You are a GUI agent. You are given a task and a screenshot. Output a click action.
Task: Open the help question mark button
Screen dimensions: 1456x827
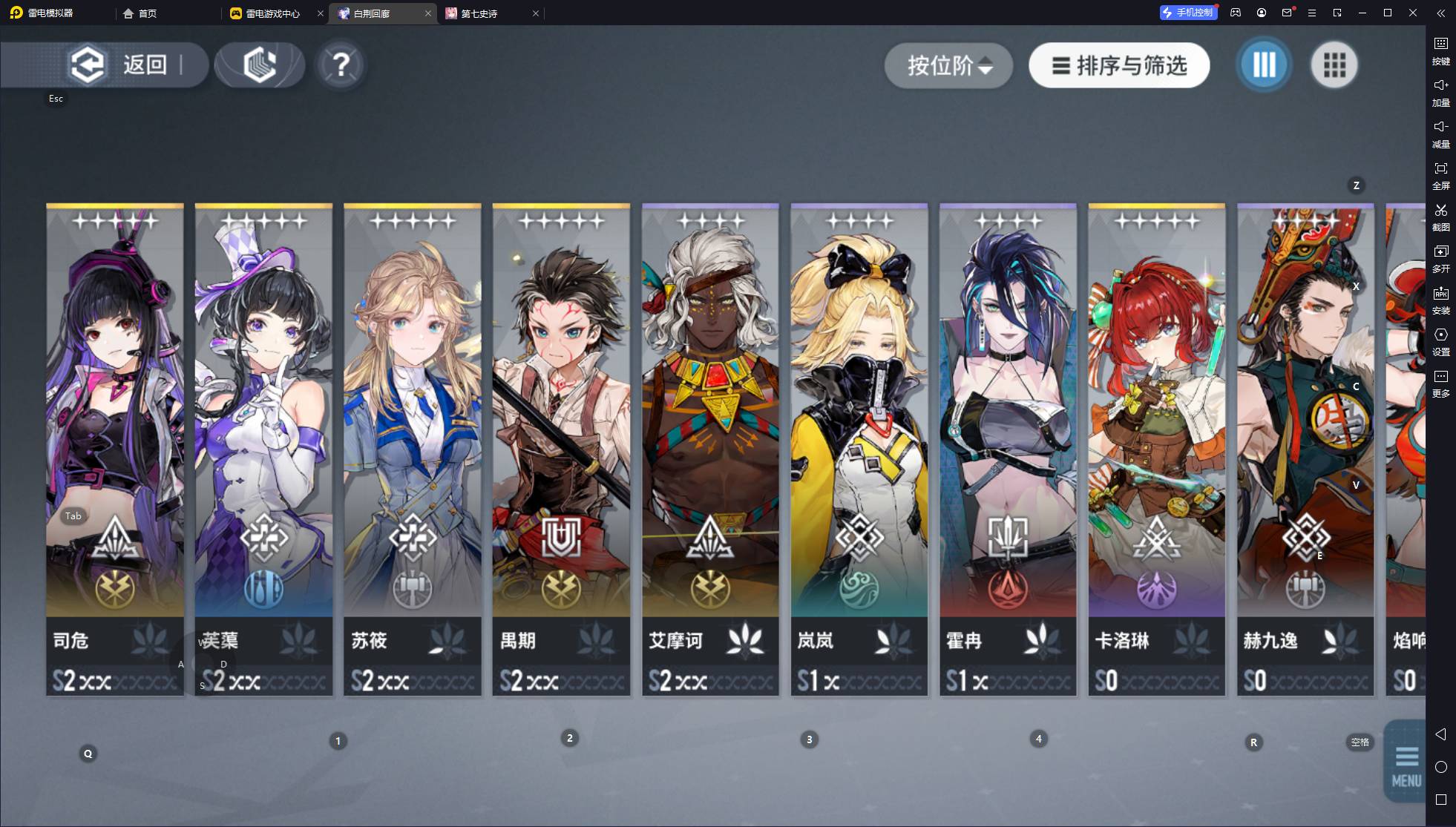tap(341, 65)
